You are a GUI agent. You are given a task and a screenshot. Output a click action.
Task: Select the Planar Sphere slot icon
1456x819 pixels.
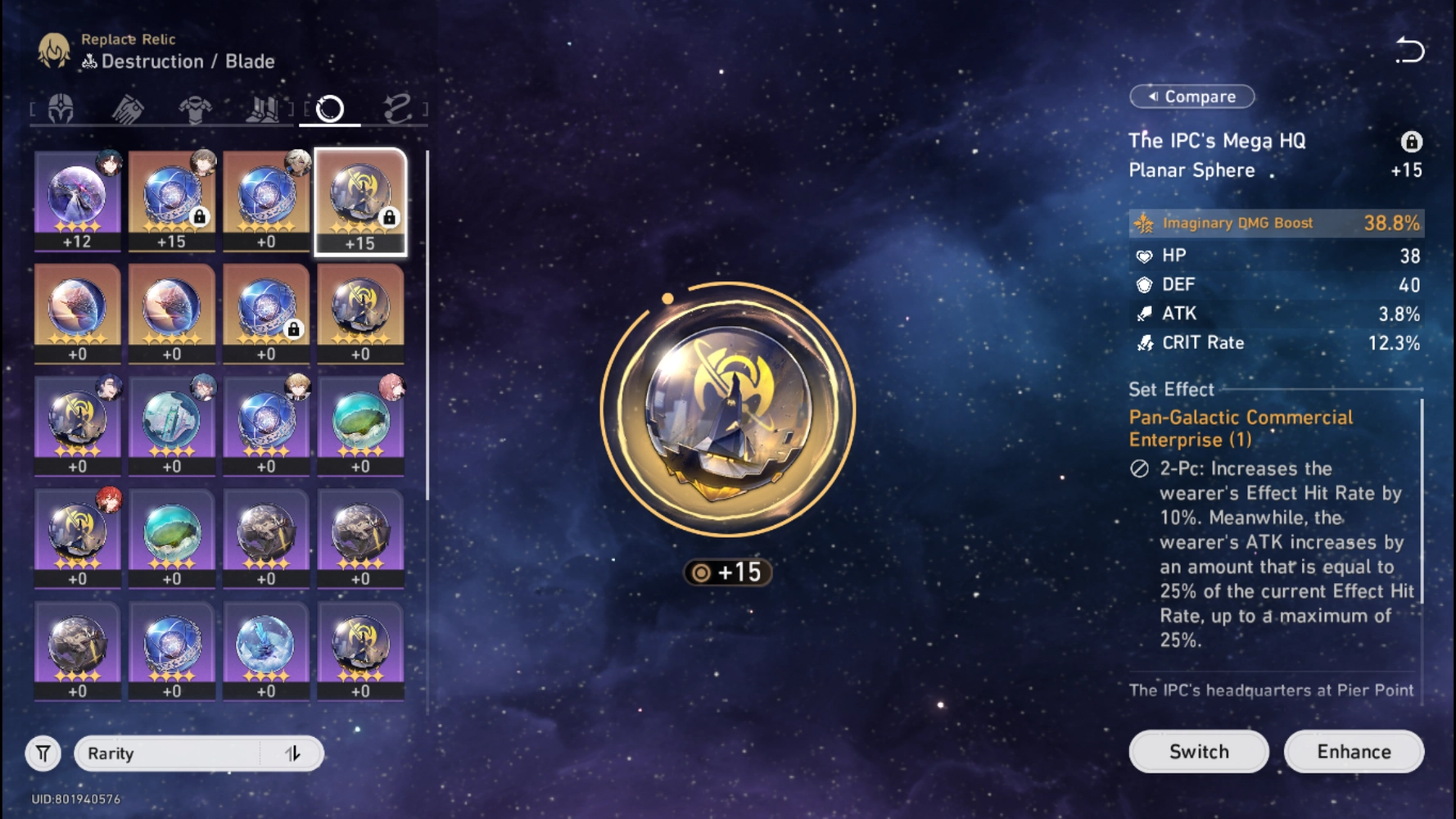tap(329, 107)
